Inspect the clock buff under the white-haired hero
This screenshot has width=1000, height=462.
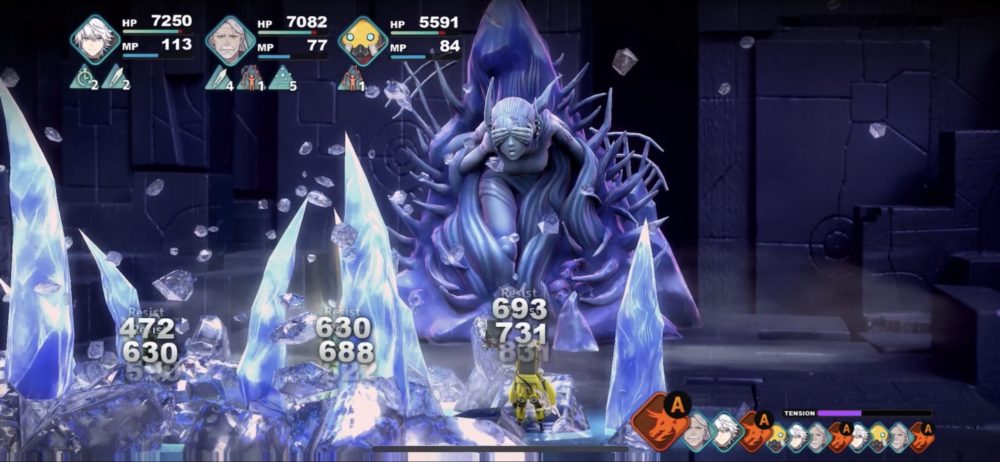83,76
